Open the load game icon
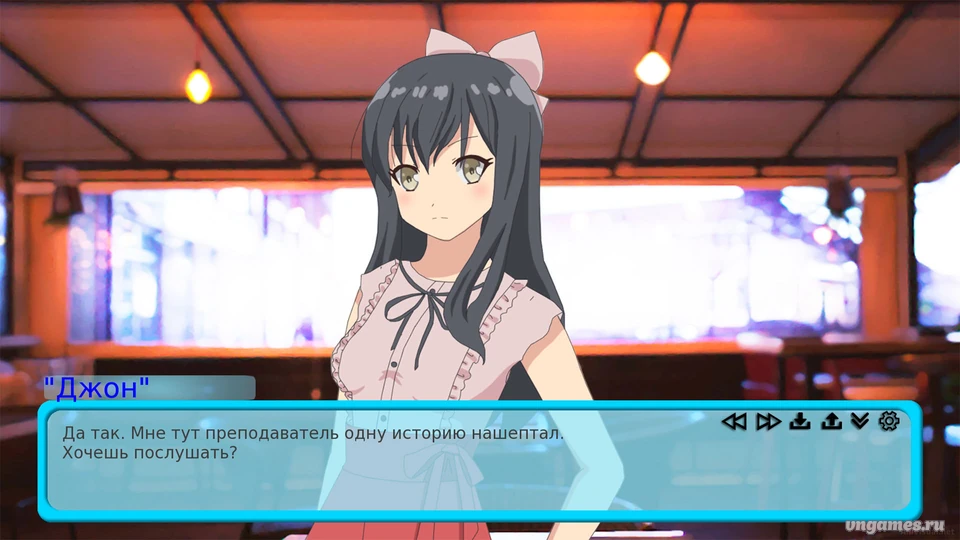This screenshot has height=540, width=960. (830, 421)
